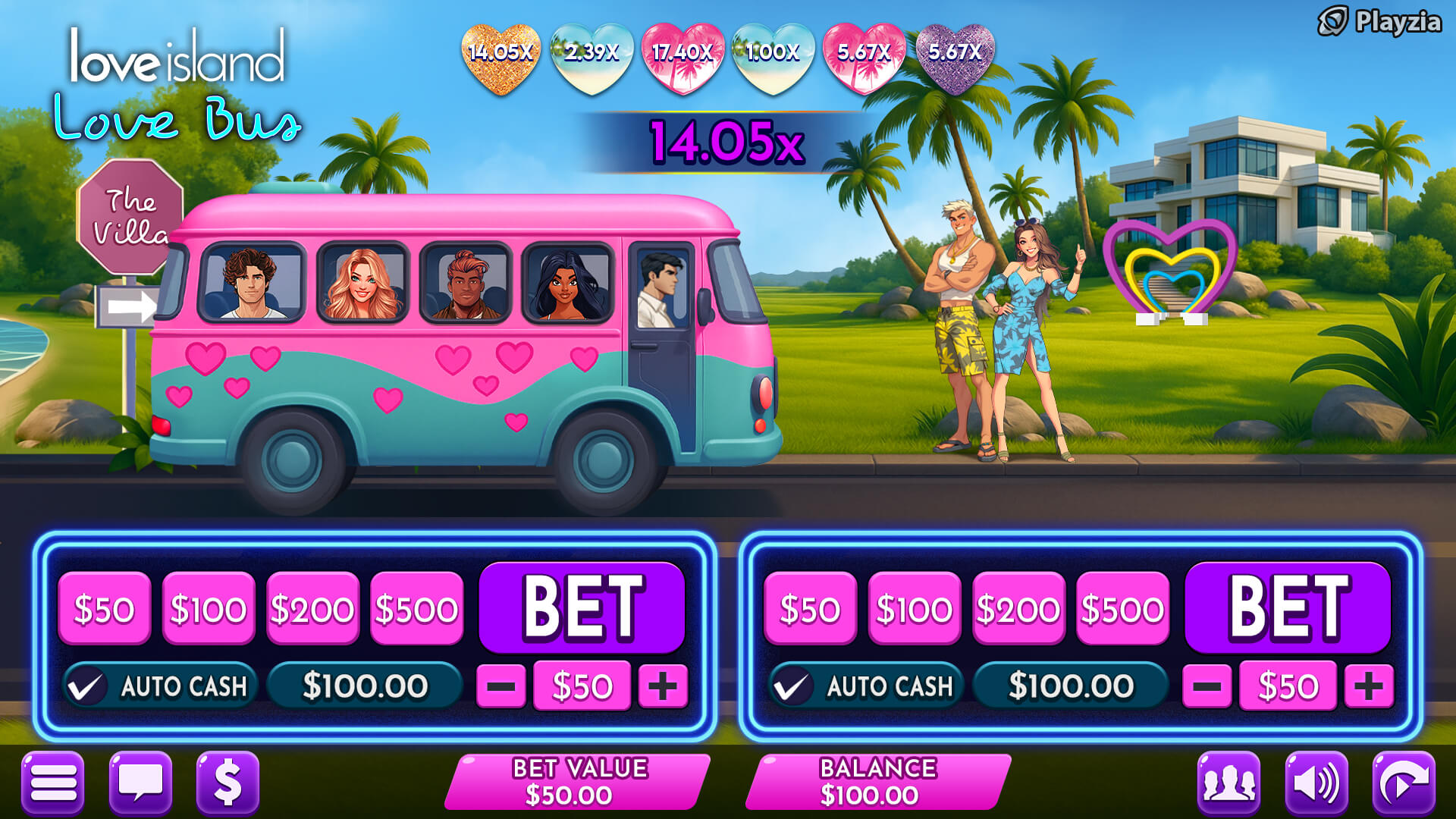This screenshot has width=1456, height=819.
Task: Open the hamburger menu
Action: 52,783
